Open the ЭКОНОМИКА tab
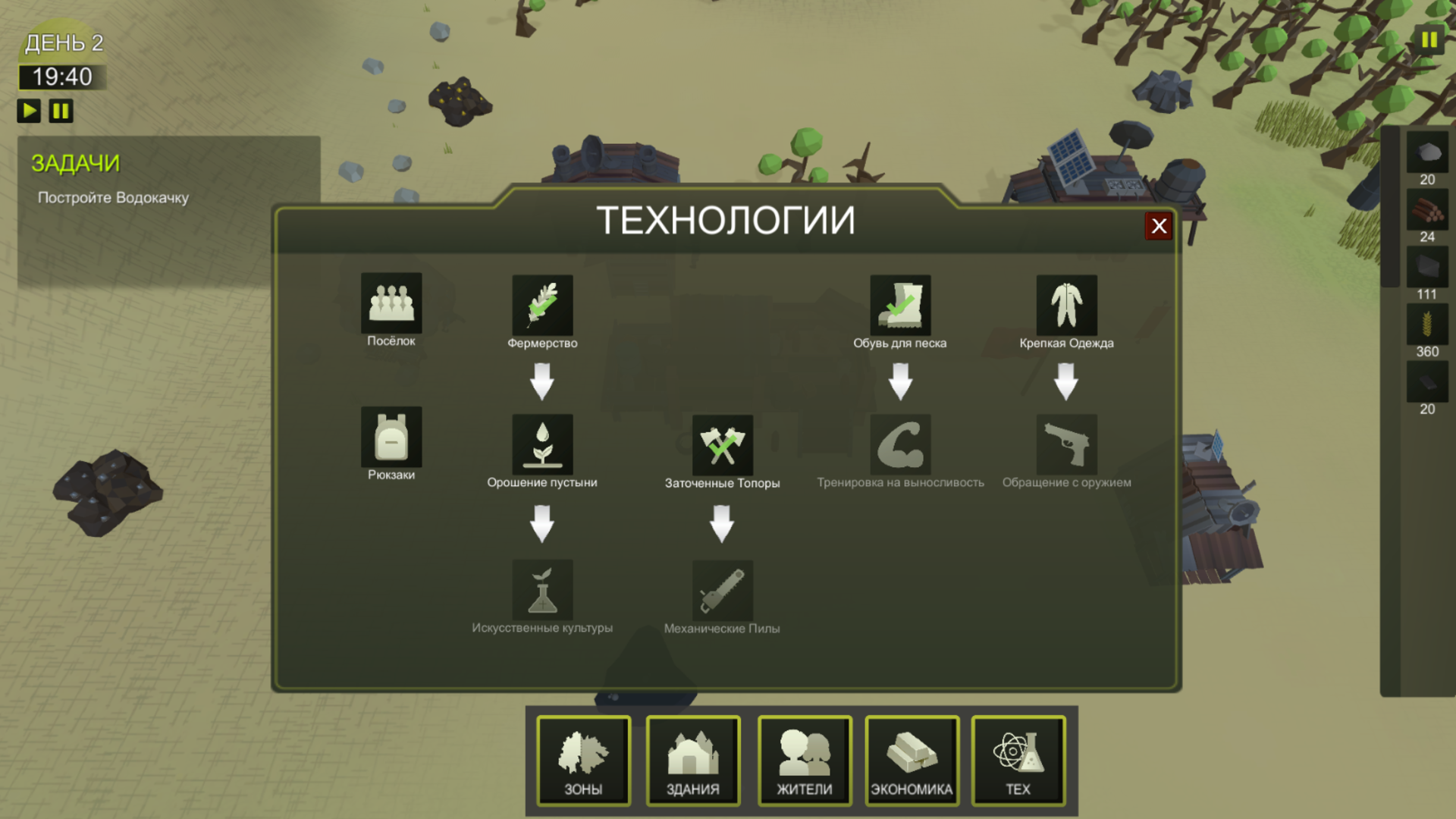 [x=912, y=761]
